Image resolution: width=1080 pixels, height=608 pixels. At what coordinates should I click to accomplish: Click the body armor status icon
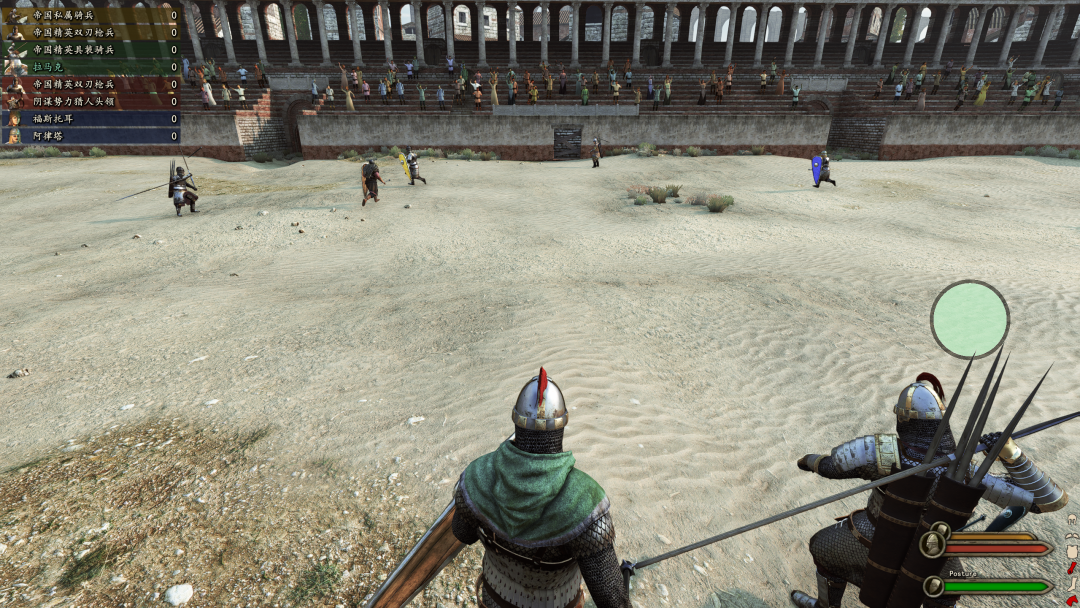tap(1072, 552)
